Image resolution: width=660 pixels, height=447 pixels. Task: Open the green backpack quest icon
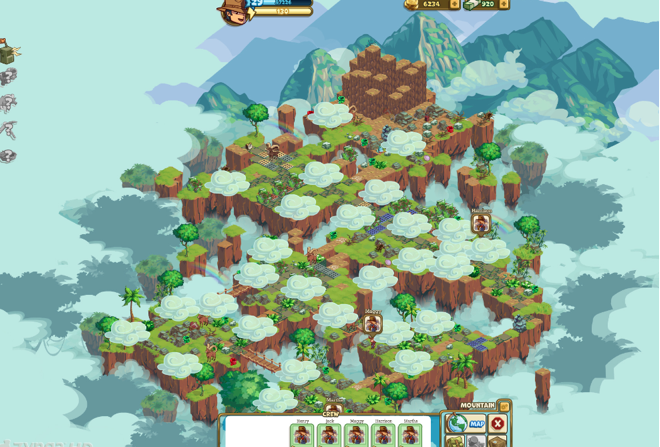tap(8, 49)
